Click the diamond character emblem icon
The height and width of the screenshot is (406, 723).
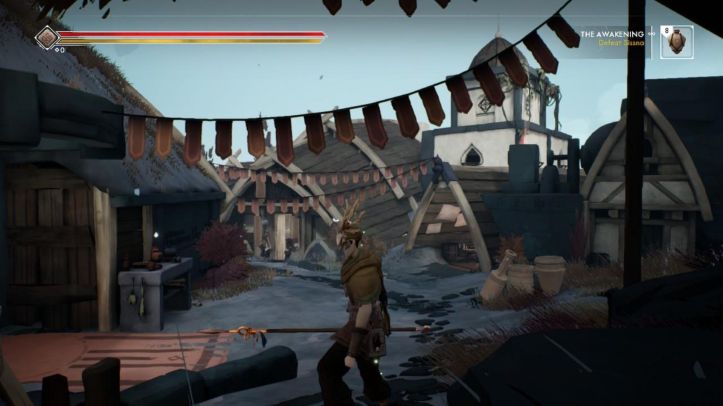tap(47, 38)
